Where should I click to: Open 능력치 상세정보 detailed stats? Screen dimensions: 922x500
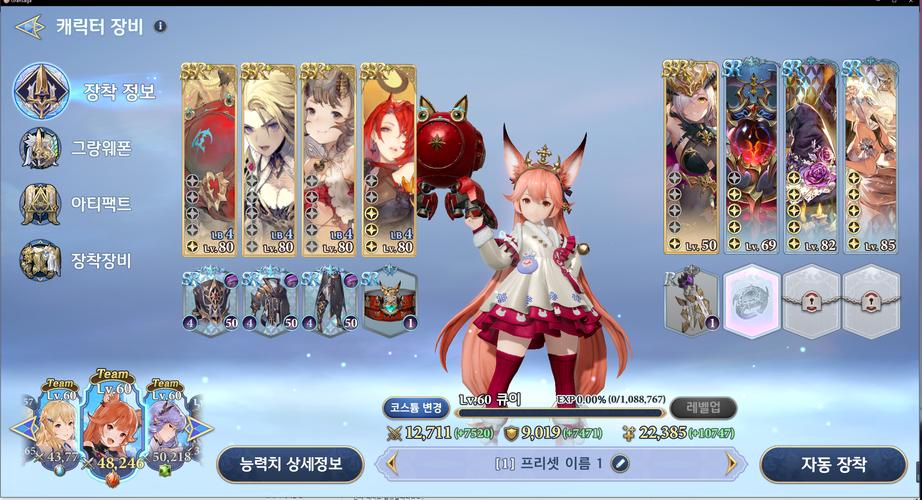point(289,464)
